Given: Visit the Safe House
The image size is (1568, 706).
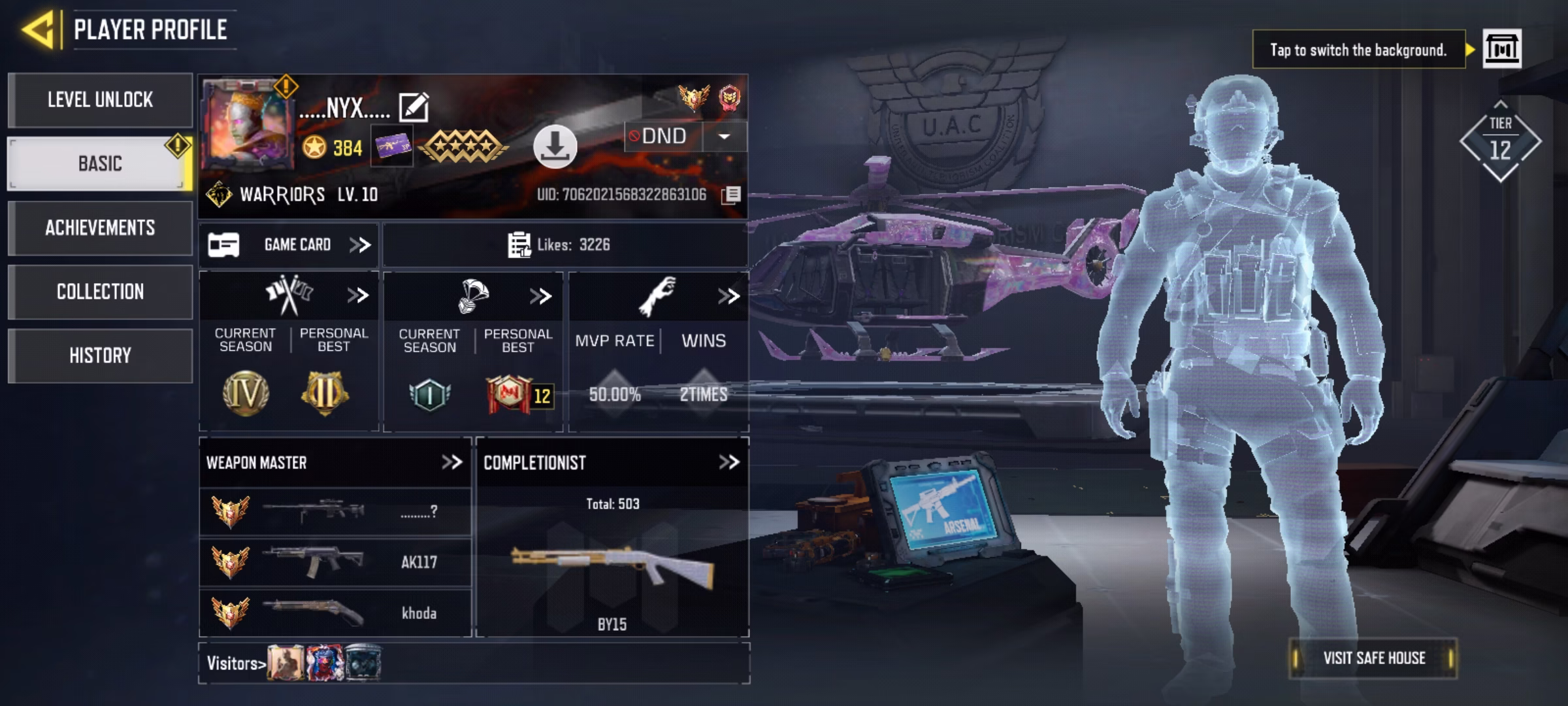Looking at the screenshot, I should coord(1373,658).
